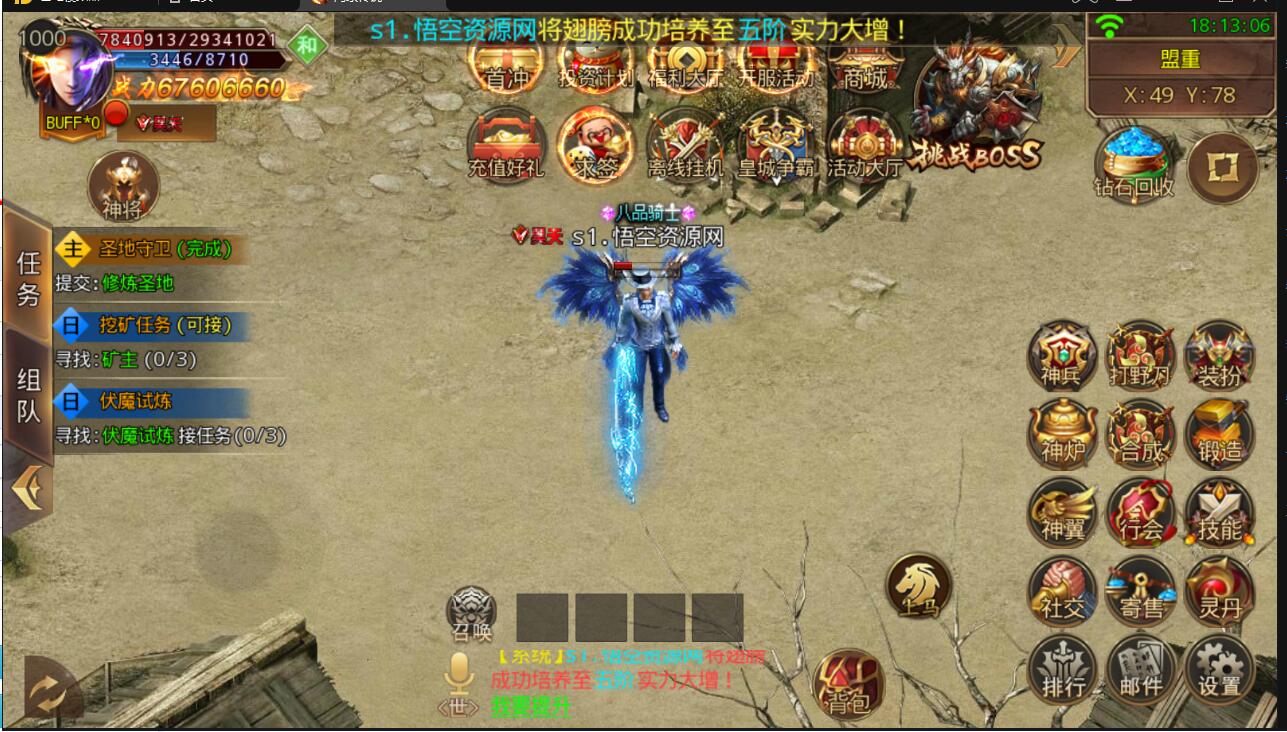Open the 锻造 (forge) panel
The height and width of the screenshot is (732, 1287).
(1218, 432)
